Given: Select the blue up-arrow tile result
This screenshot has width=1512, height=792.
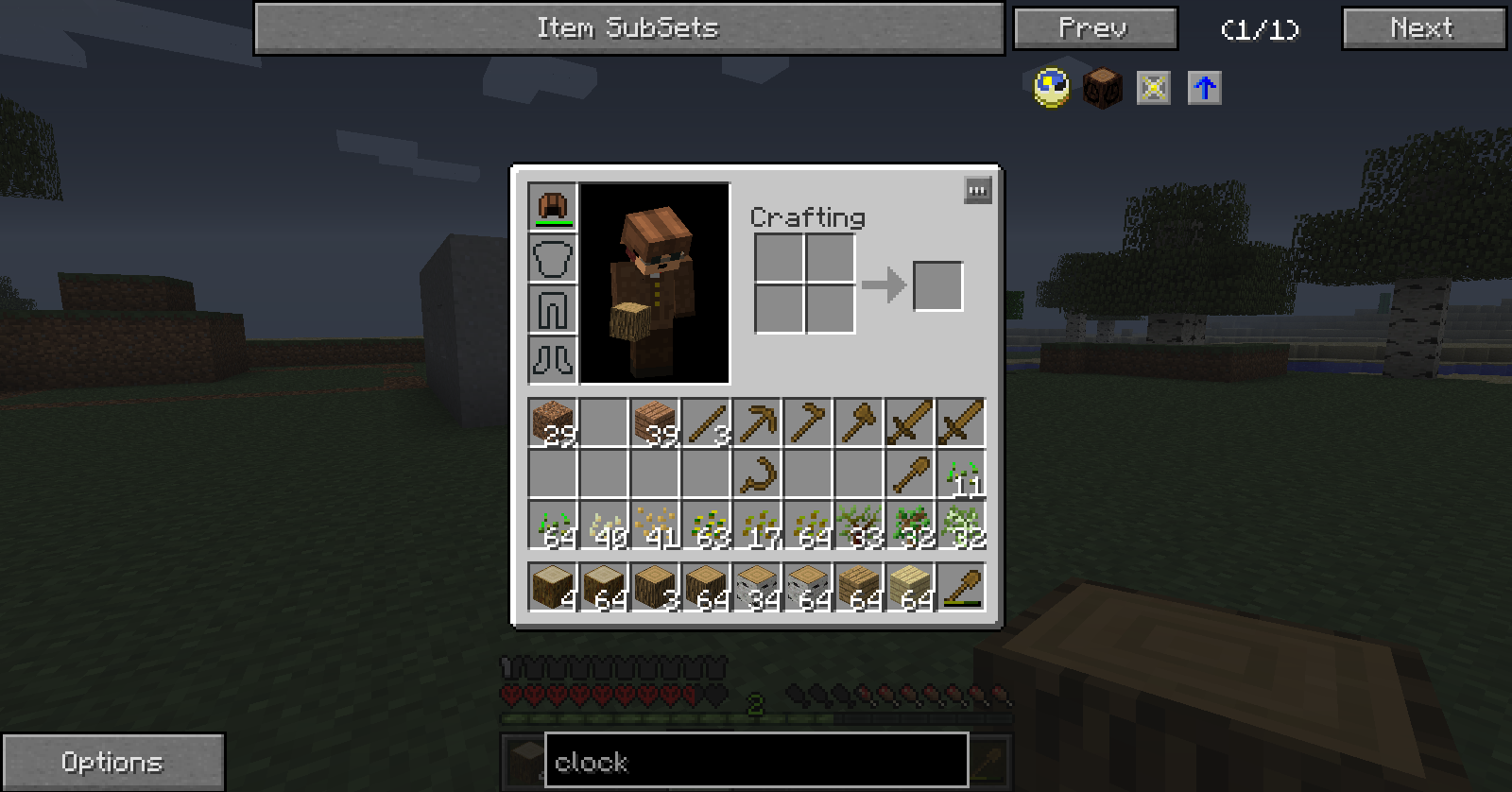Looking at the screenshot, I should pyautogui.click(x=1204, y=88).
